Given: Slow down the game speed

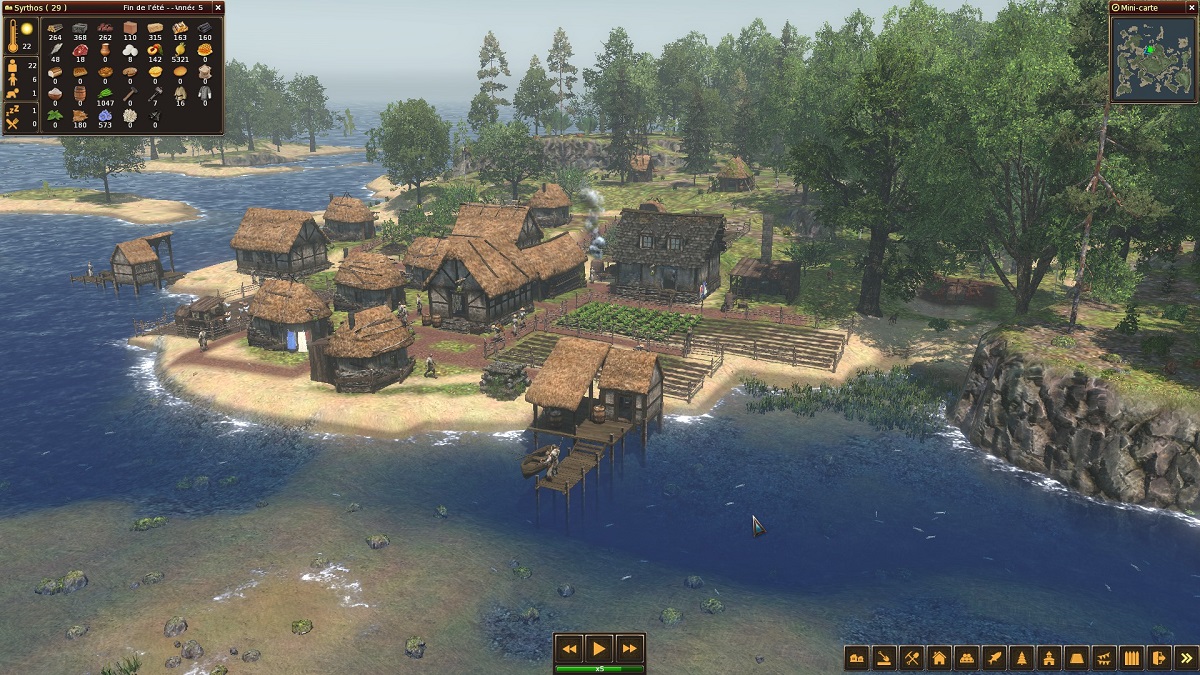Looking at the screenshot, I should (569, 648).
